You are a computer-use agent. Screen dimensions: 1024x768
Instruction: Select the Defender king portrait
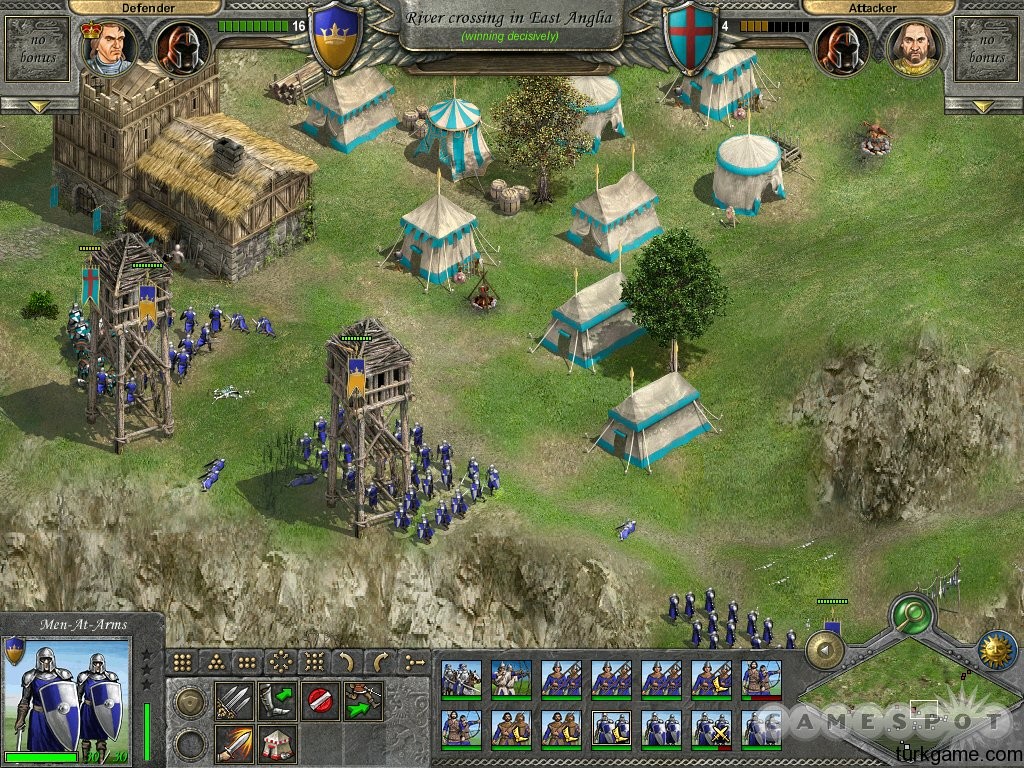tap(105, 48)
